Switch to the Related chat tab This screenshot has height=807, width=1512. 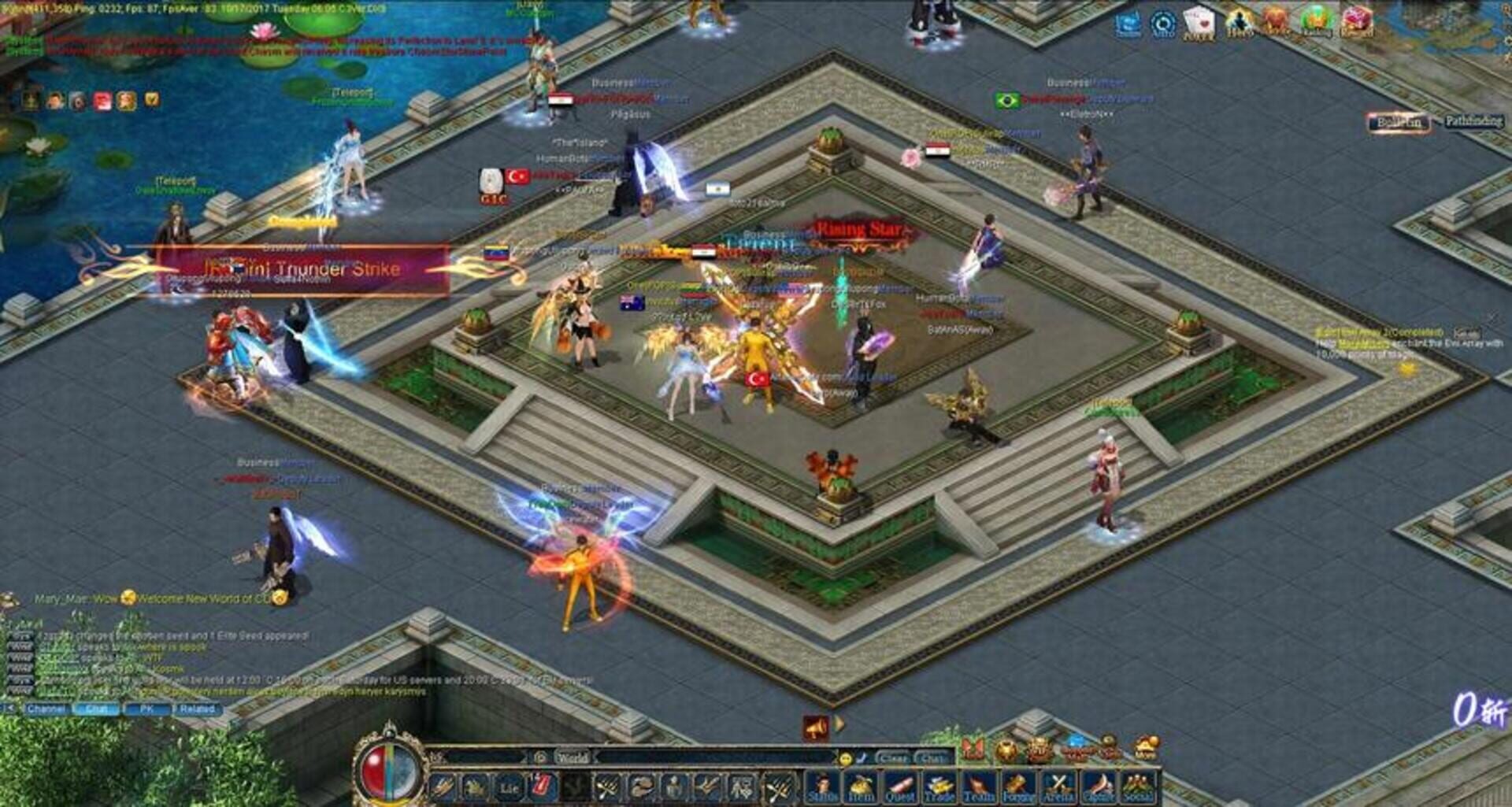point(197,709)
